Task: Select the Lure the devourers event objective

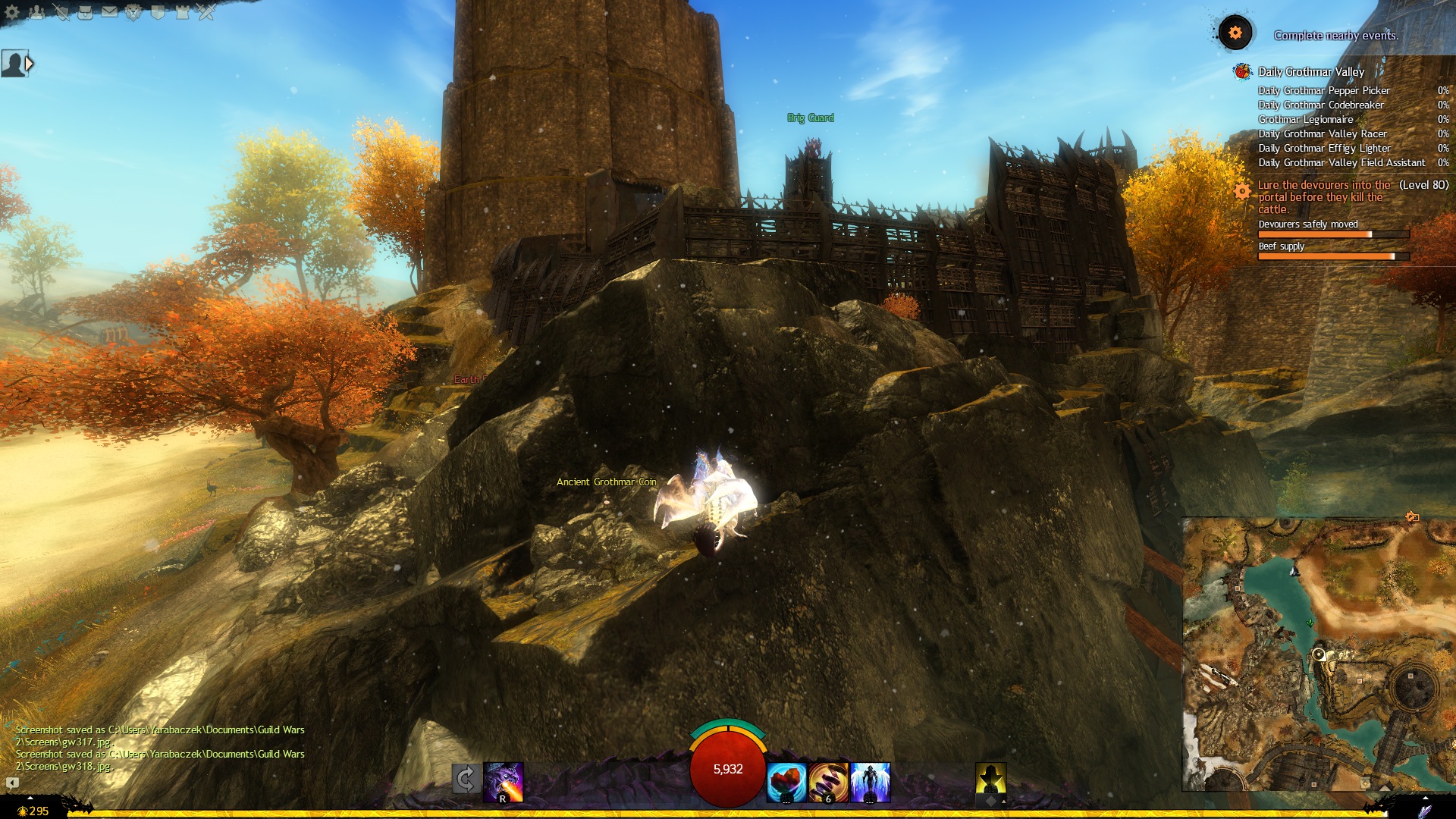Action: 1324,196
